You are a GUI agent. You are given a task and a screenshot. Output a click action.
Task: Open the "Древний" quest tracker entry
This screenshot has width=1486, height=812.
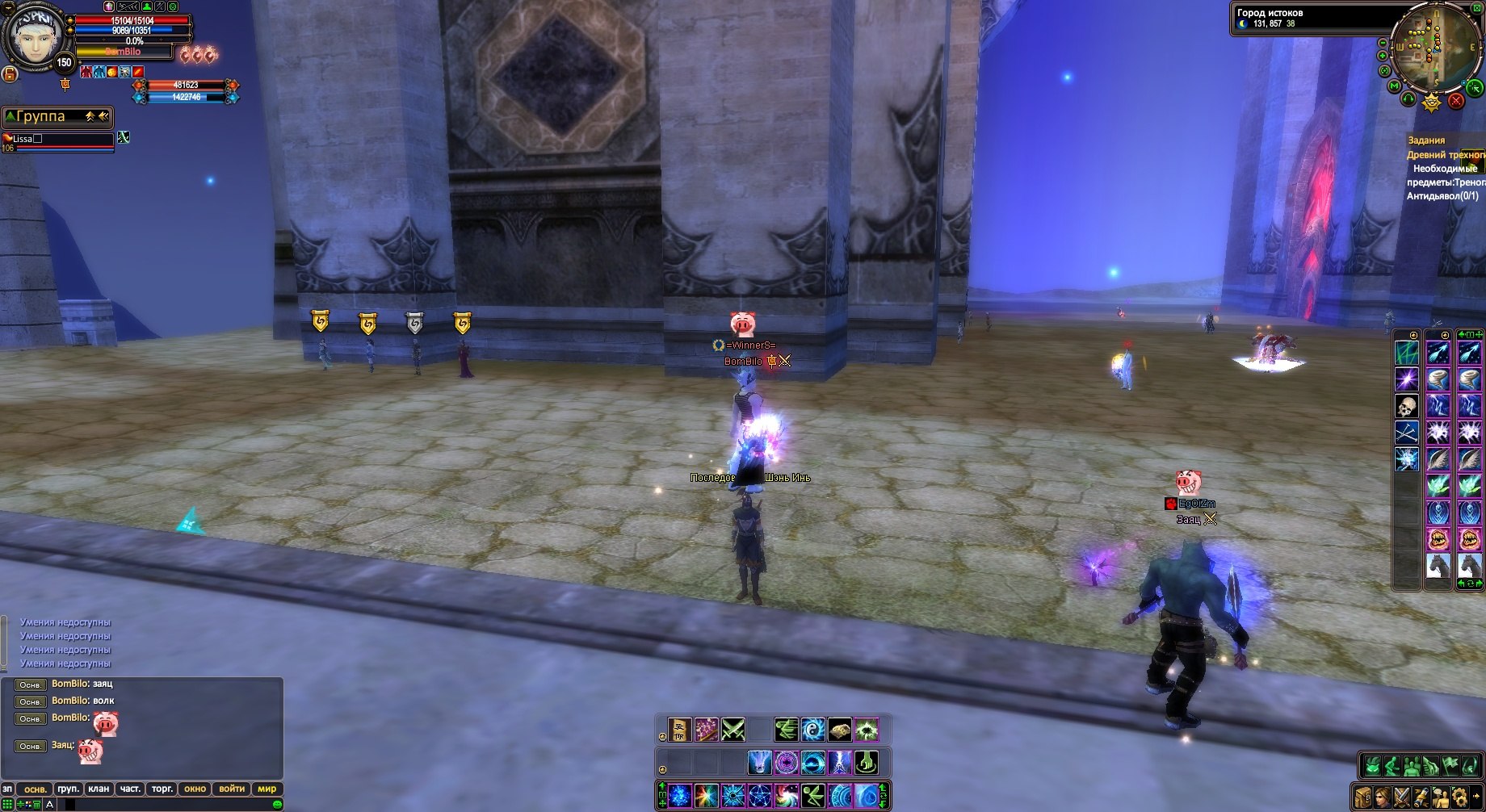(1444, 154)
